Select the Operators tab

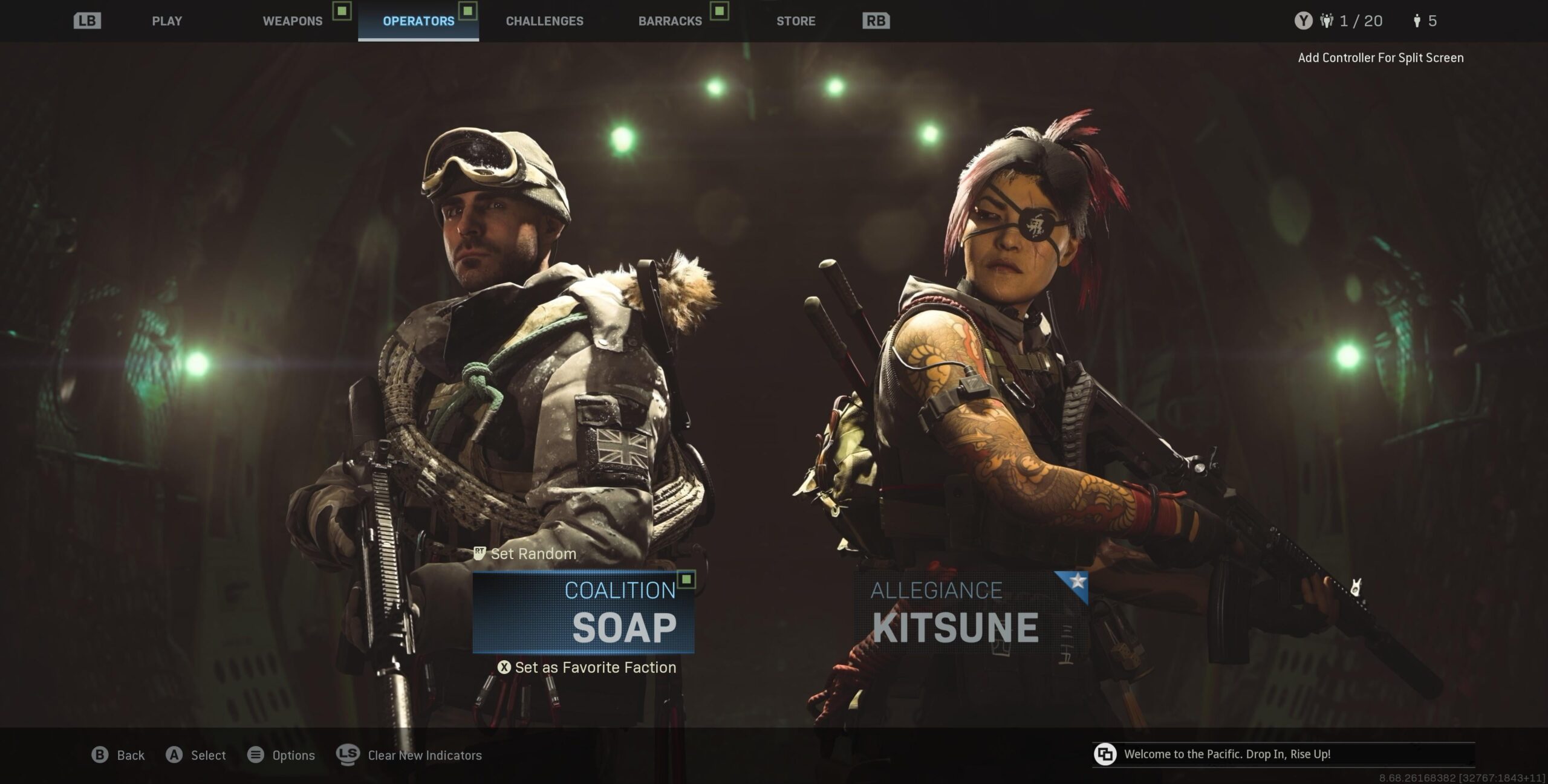[x=418, y=21]
